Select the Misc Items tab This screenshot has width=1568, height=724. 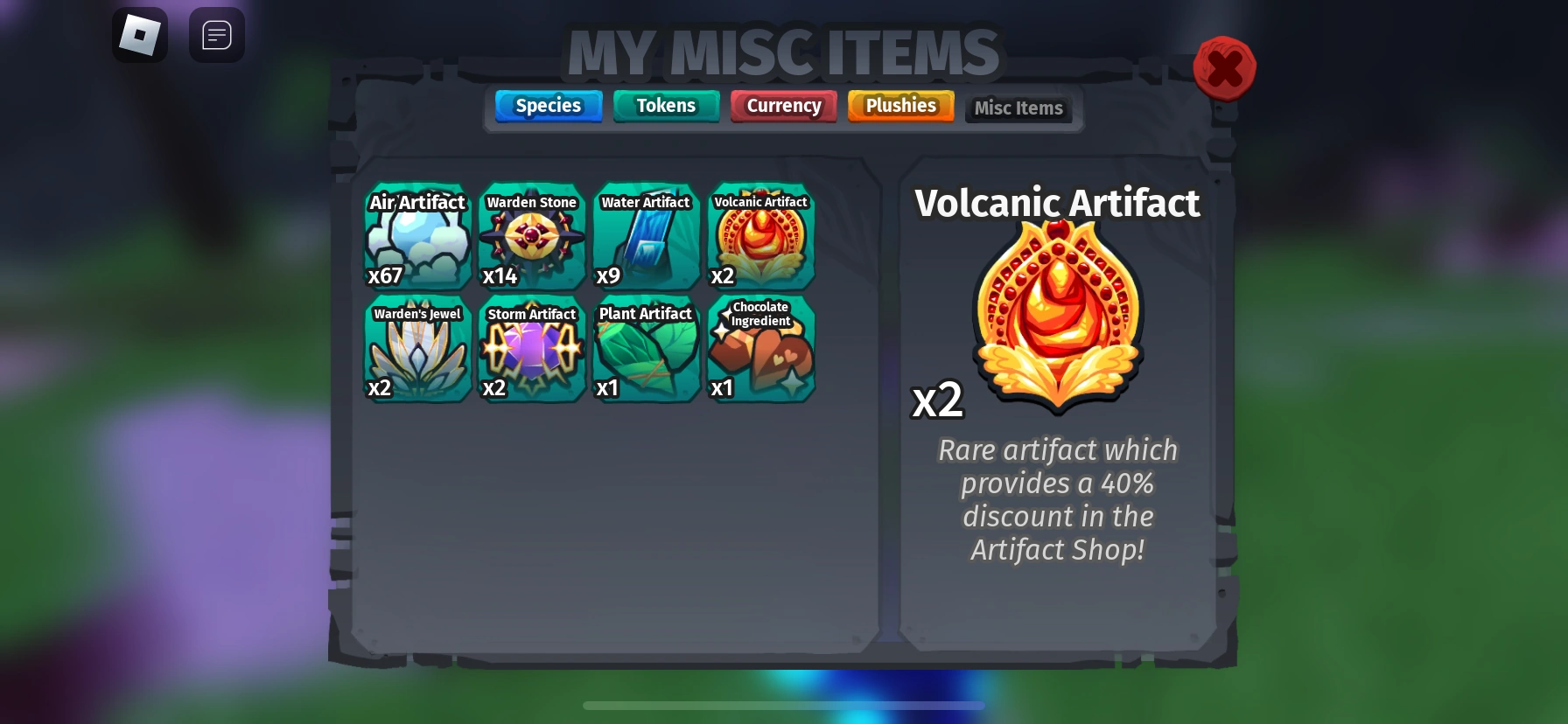point(1018,108)
